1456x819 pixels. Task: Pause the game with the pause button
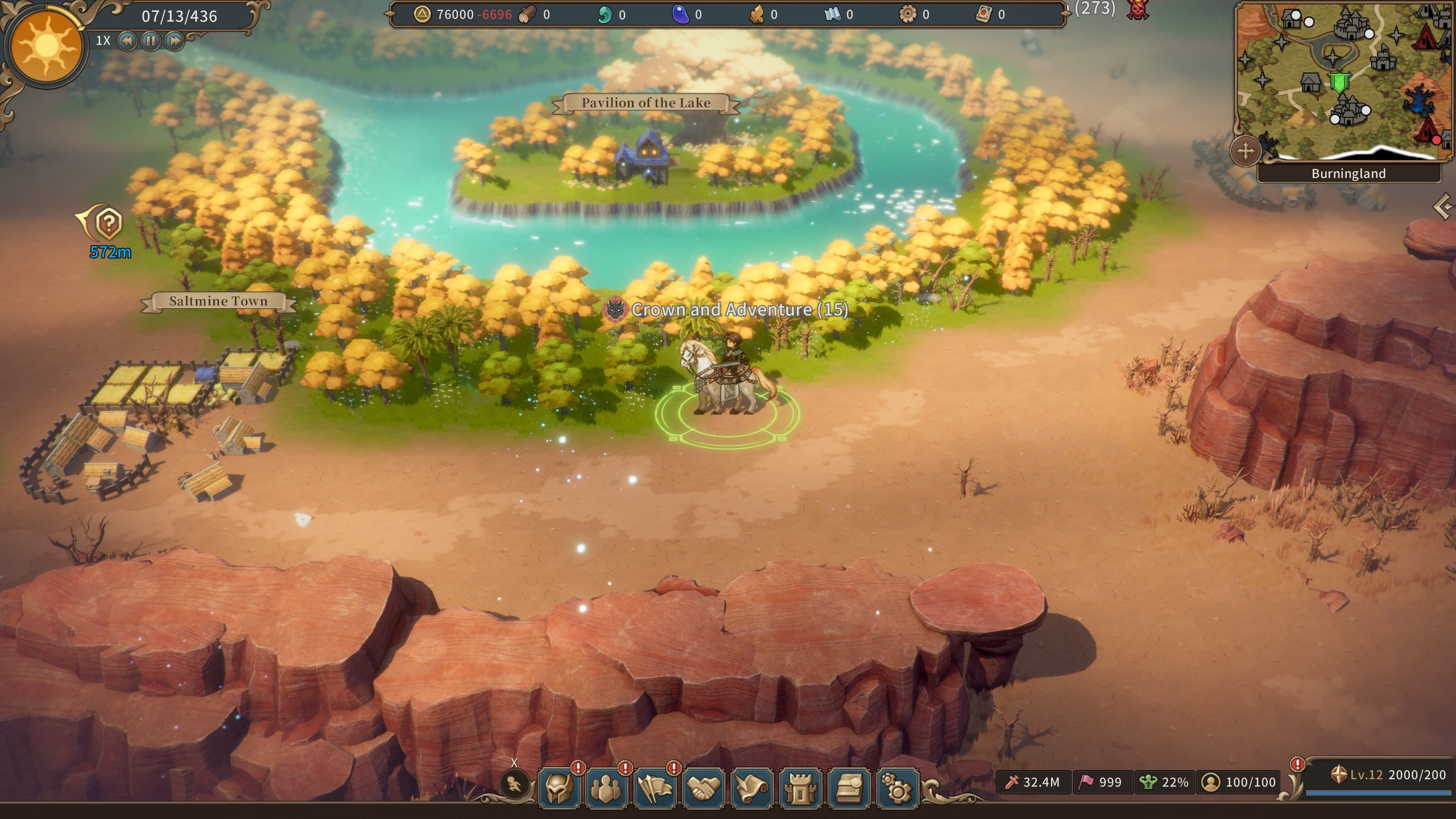pyautogui.click(x=151, y=41)
